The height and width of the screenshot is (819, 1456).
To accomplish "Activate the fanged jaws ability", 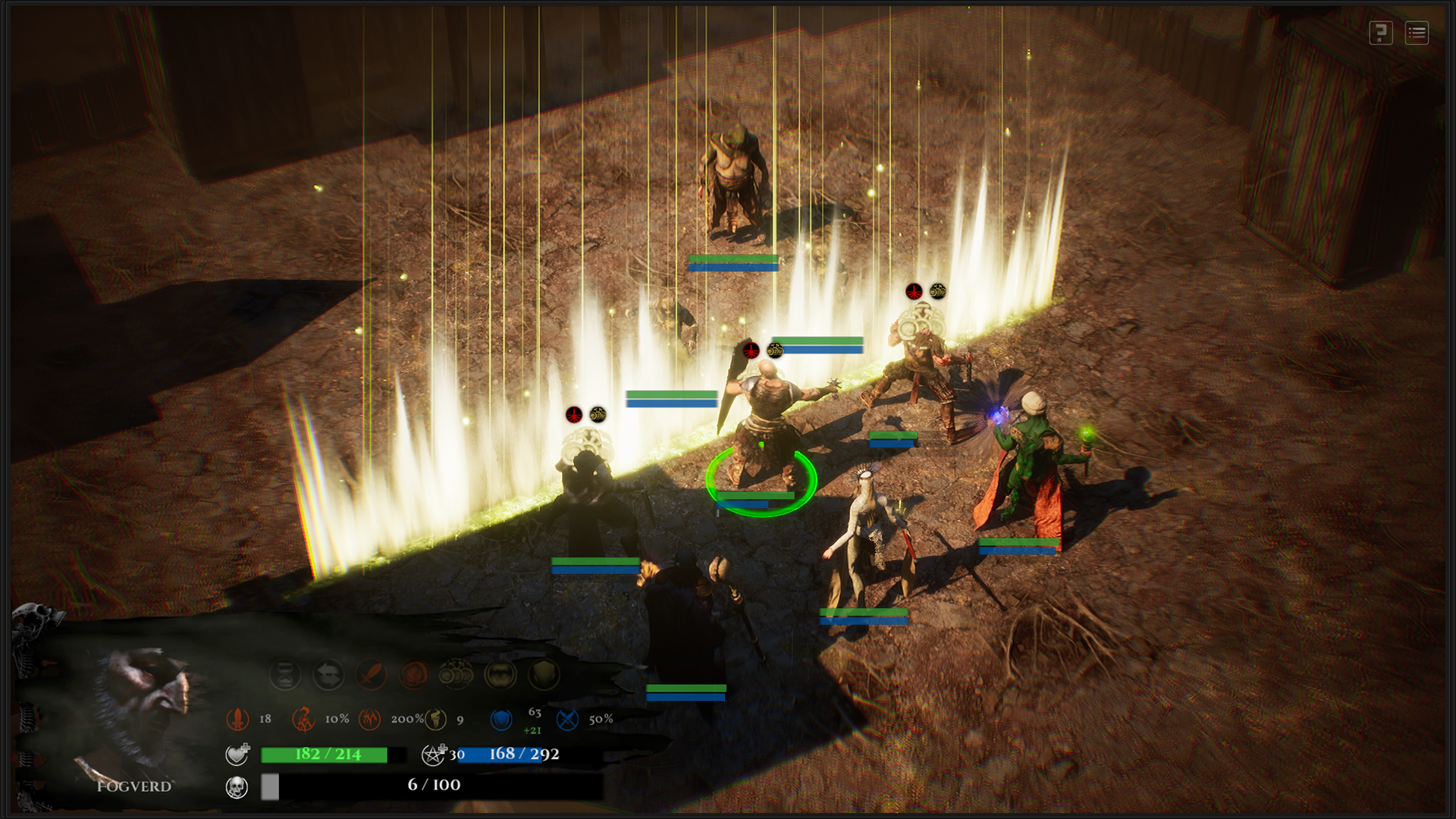I will (x=500, y=674).
